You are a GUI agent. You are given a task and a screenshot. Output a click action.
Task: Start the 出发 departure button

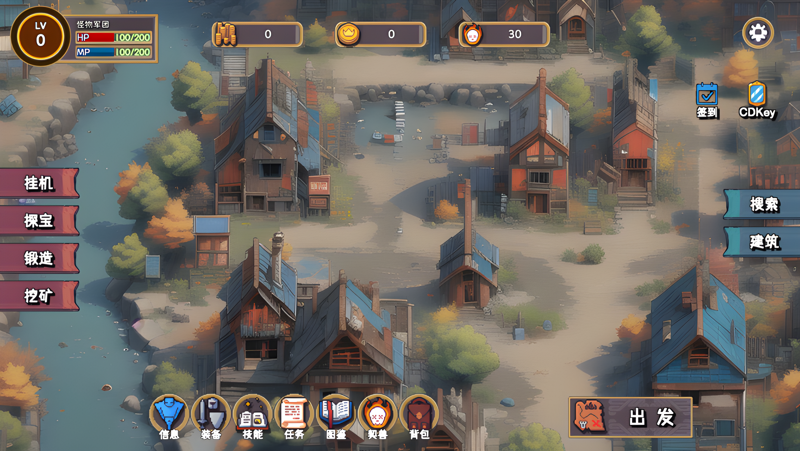tap(631, 417)
